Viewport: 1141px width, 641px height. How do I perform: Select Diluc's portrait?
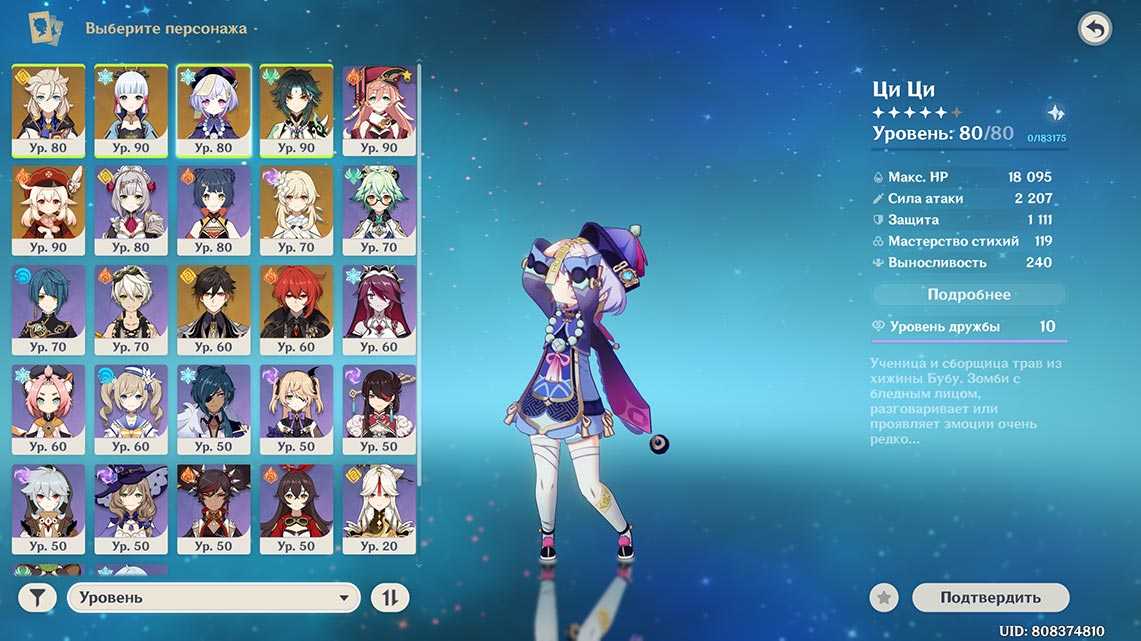296,310
